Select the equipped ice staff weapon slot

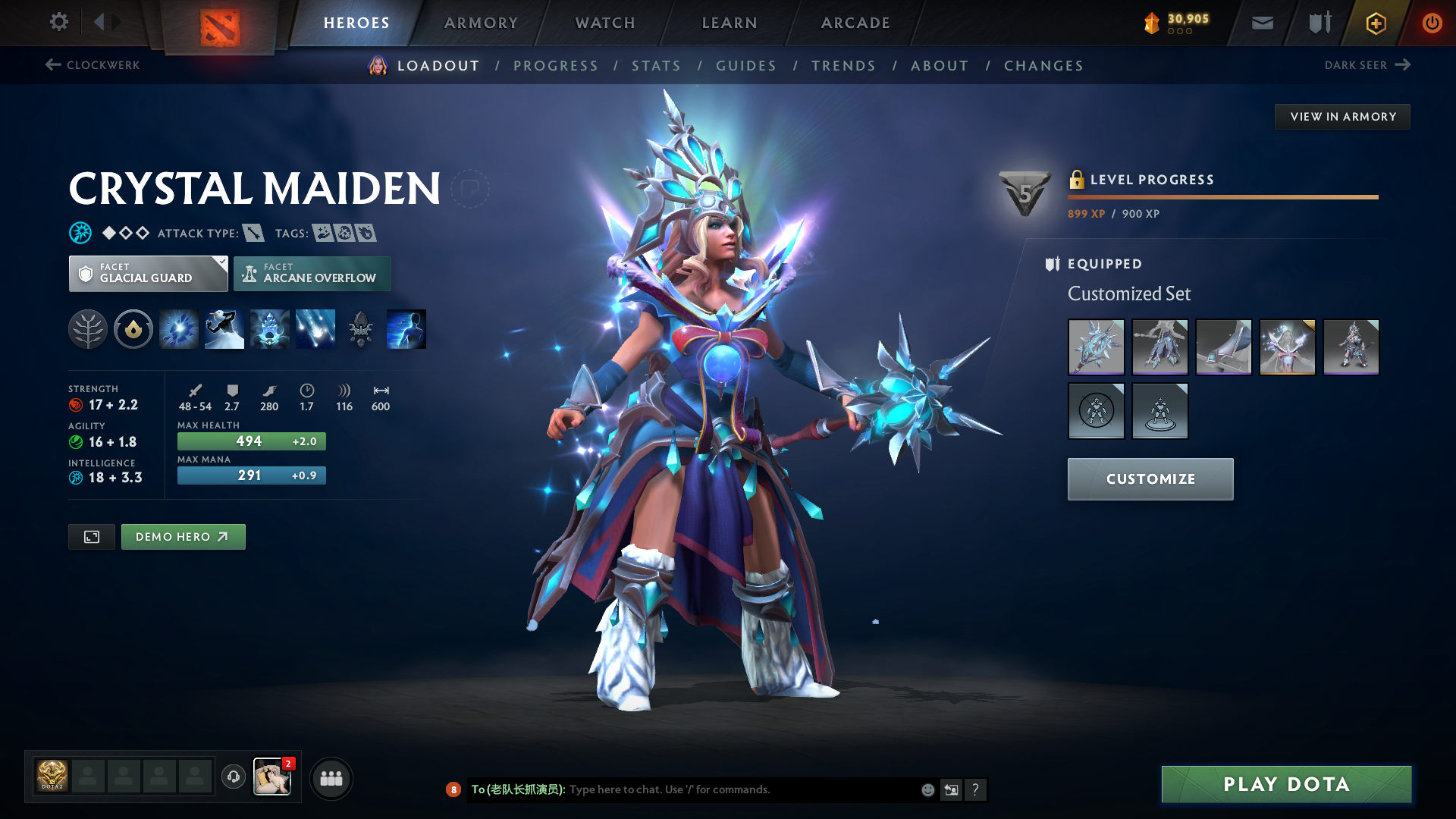pos(1096,347)
